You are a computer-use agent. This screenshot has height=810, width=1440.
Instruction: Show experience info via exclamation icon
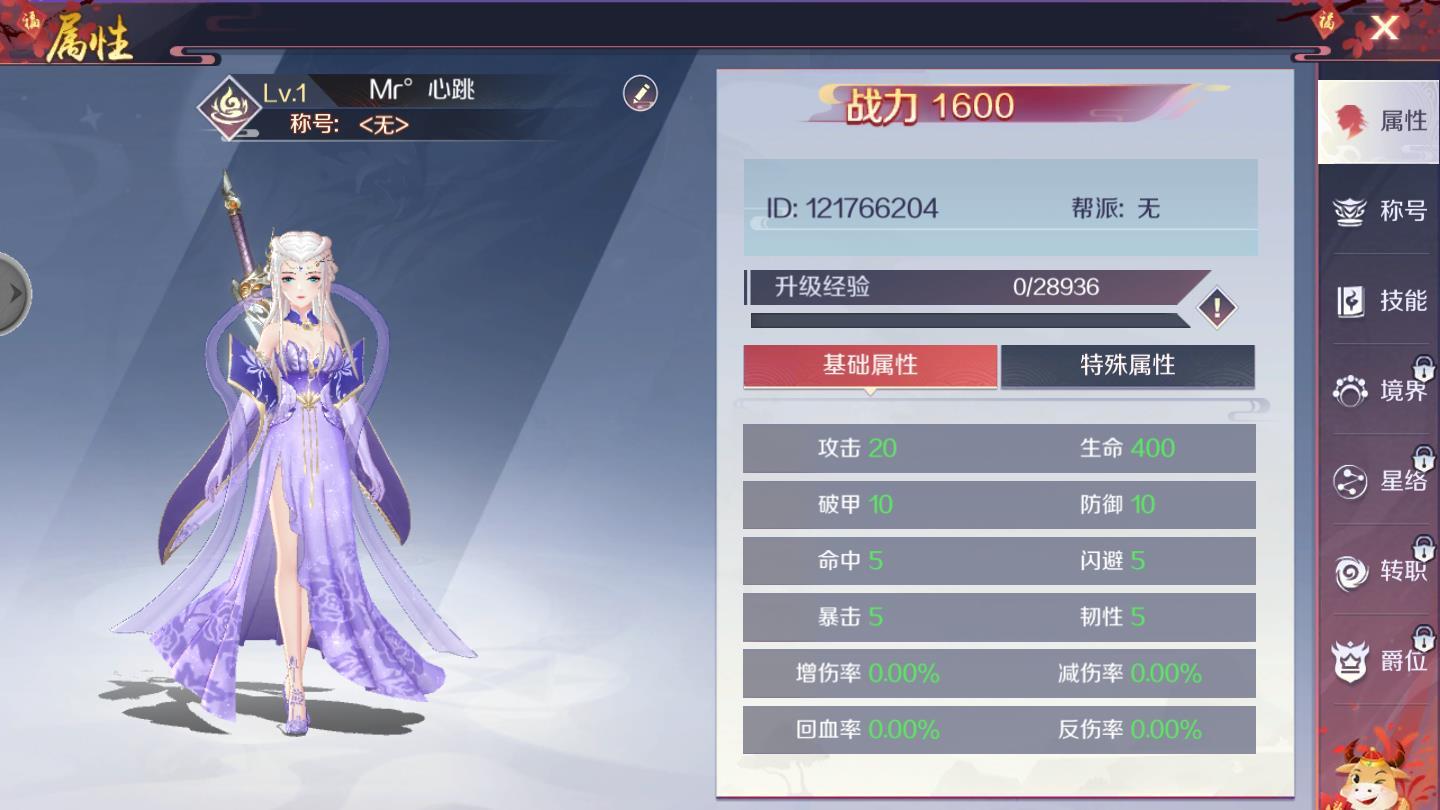click(1217, 308)
